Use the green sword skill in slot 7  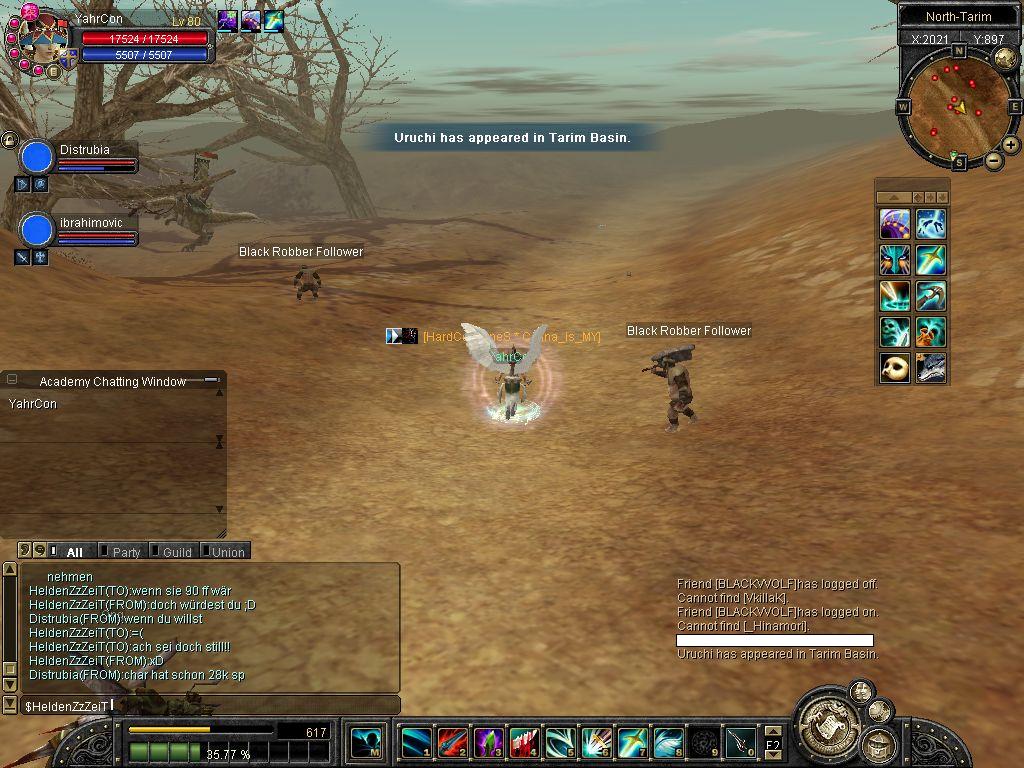coord(632,743)
